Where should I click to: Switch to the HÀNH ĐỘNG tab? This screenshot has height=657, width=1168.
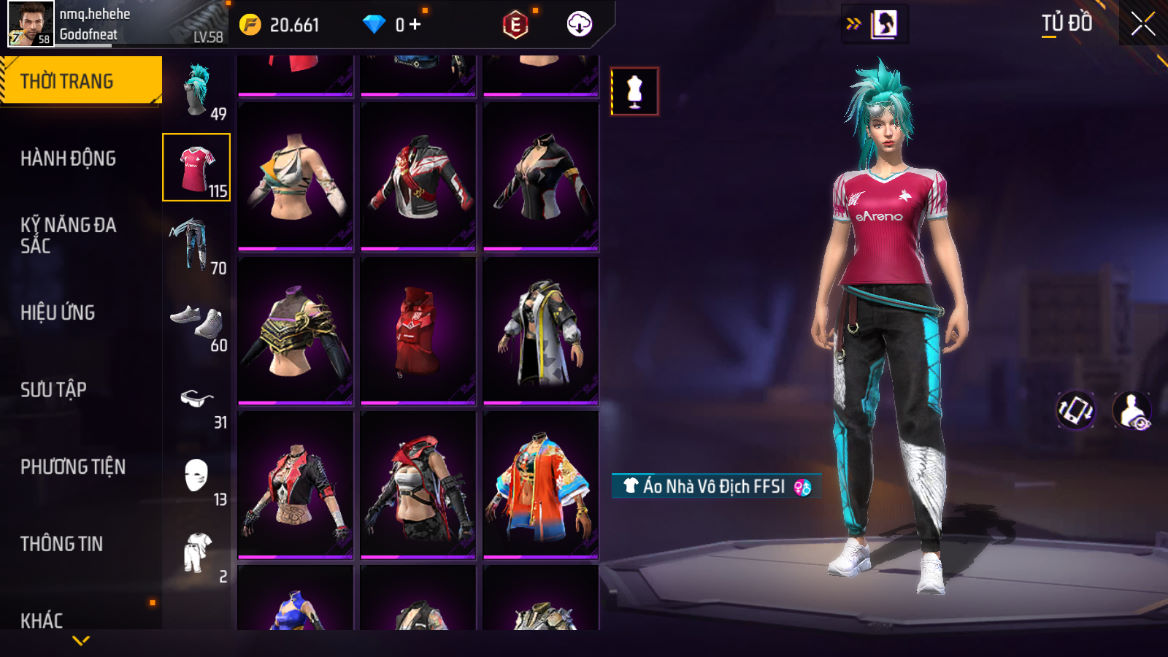(68, 158)
